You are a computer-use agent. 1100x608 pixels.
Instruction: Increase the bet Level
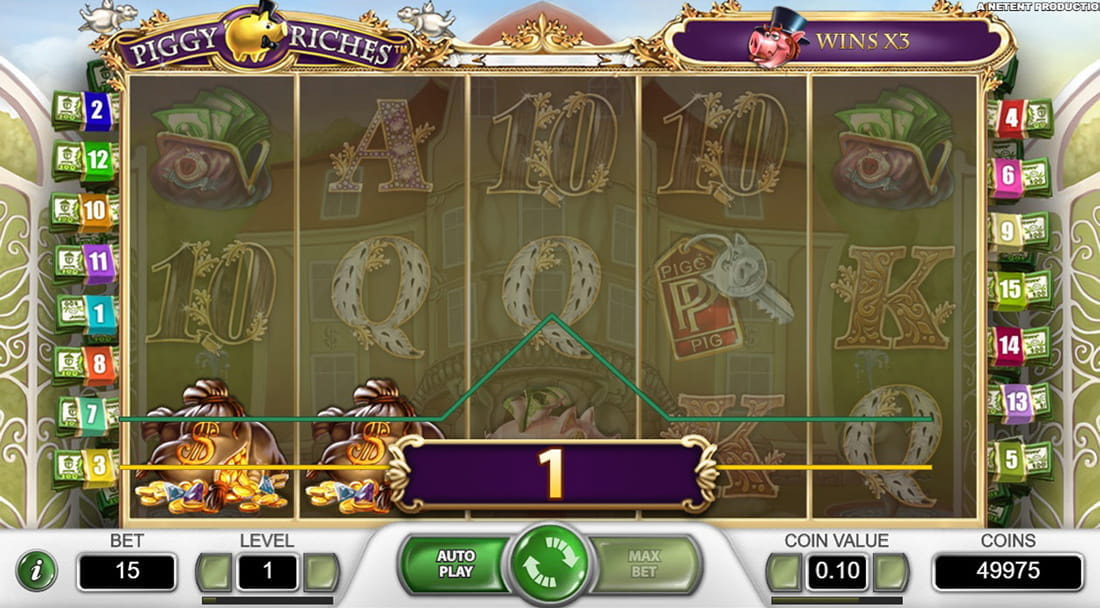point(320,572)
